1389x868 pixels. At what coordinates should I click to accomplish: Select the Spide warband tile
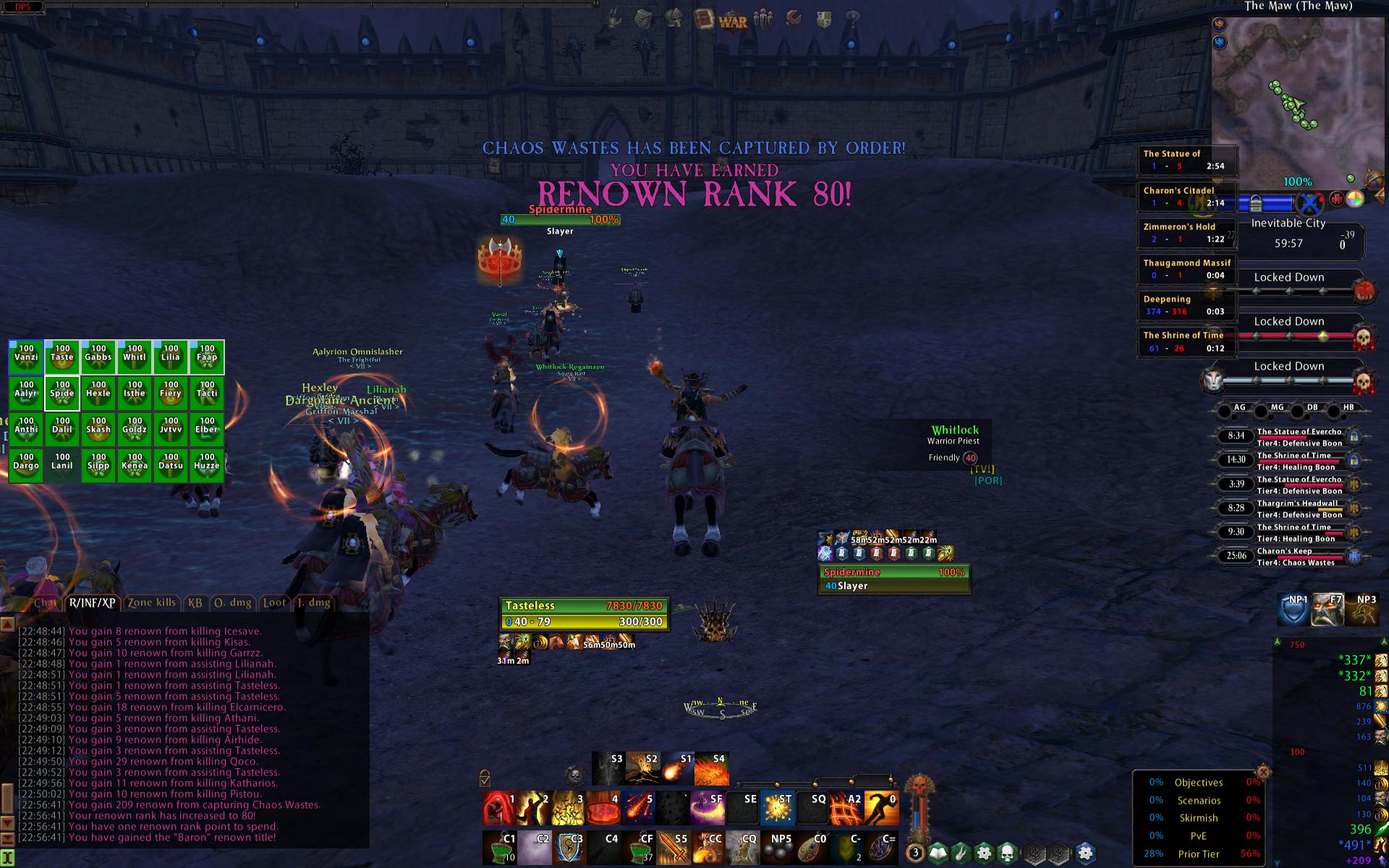coord(62,393)
